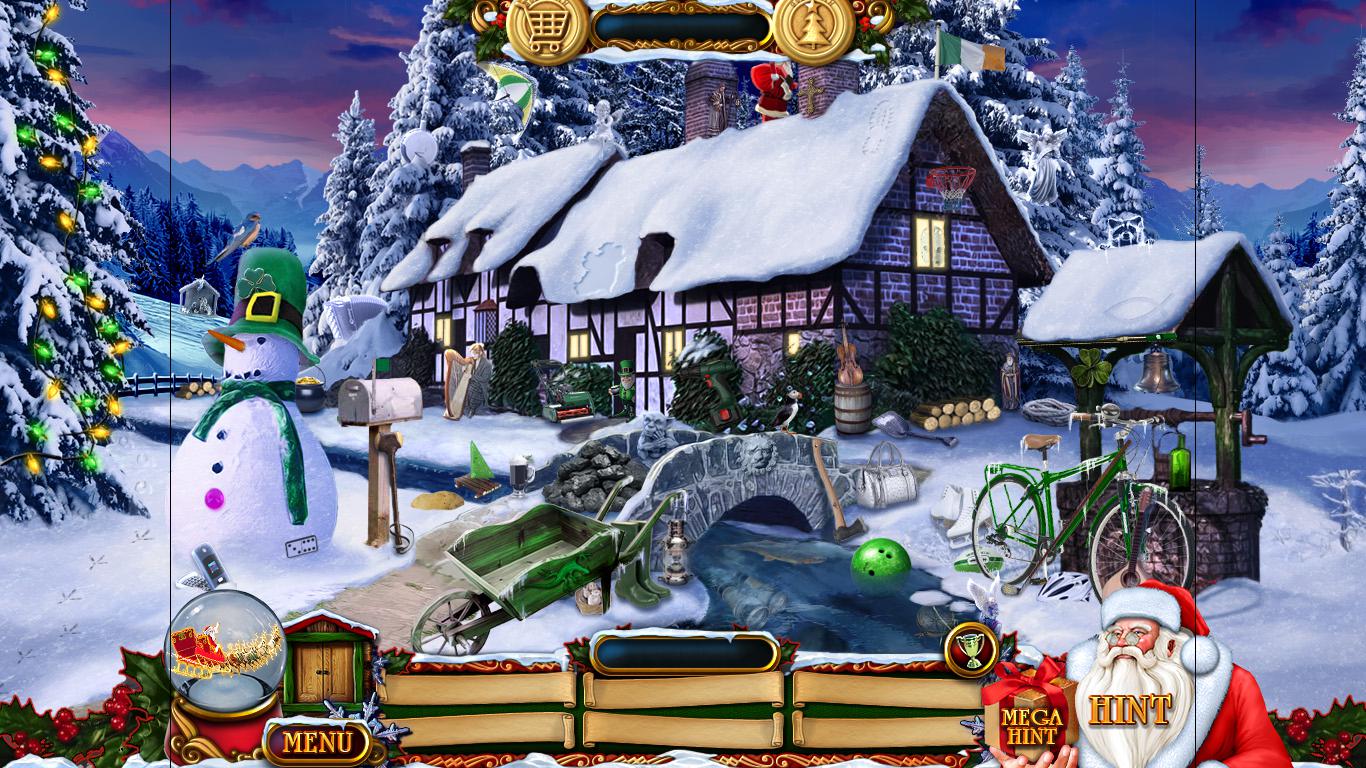Image resolution: width=1366 pixels, height=768 pixels.
Task: Open the trophy achievements icon
Action: click(972, 650)
